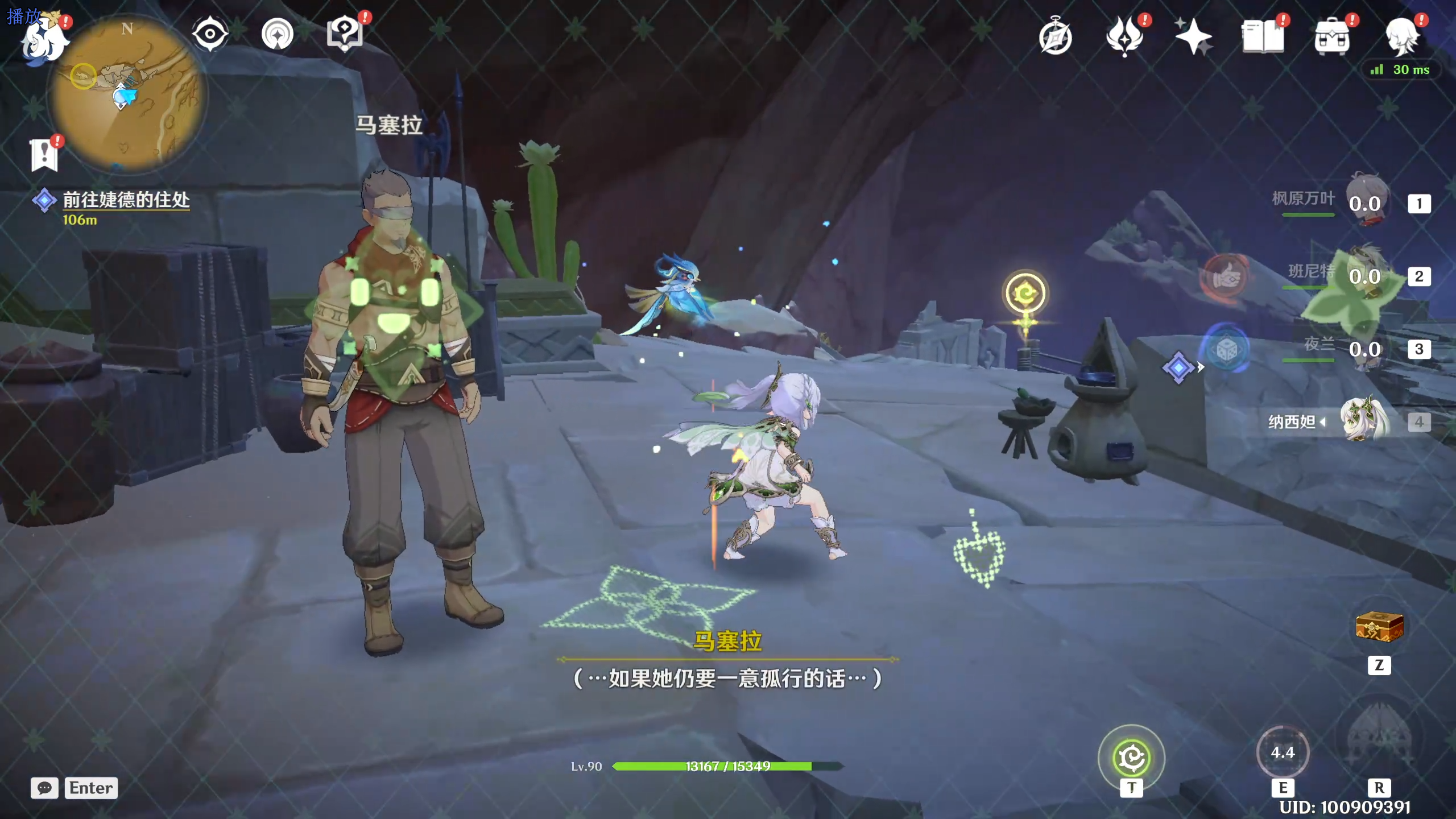Open the quest list banner icon
This screenshot has width=1456, height=819.
point(44,155)
